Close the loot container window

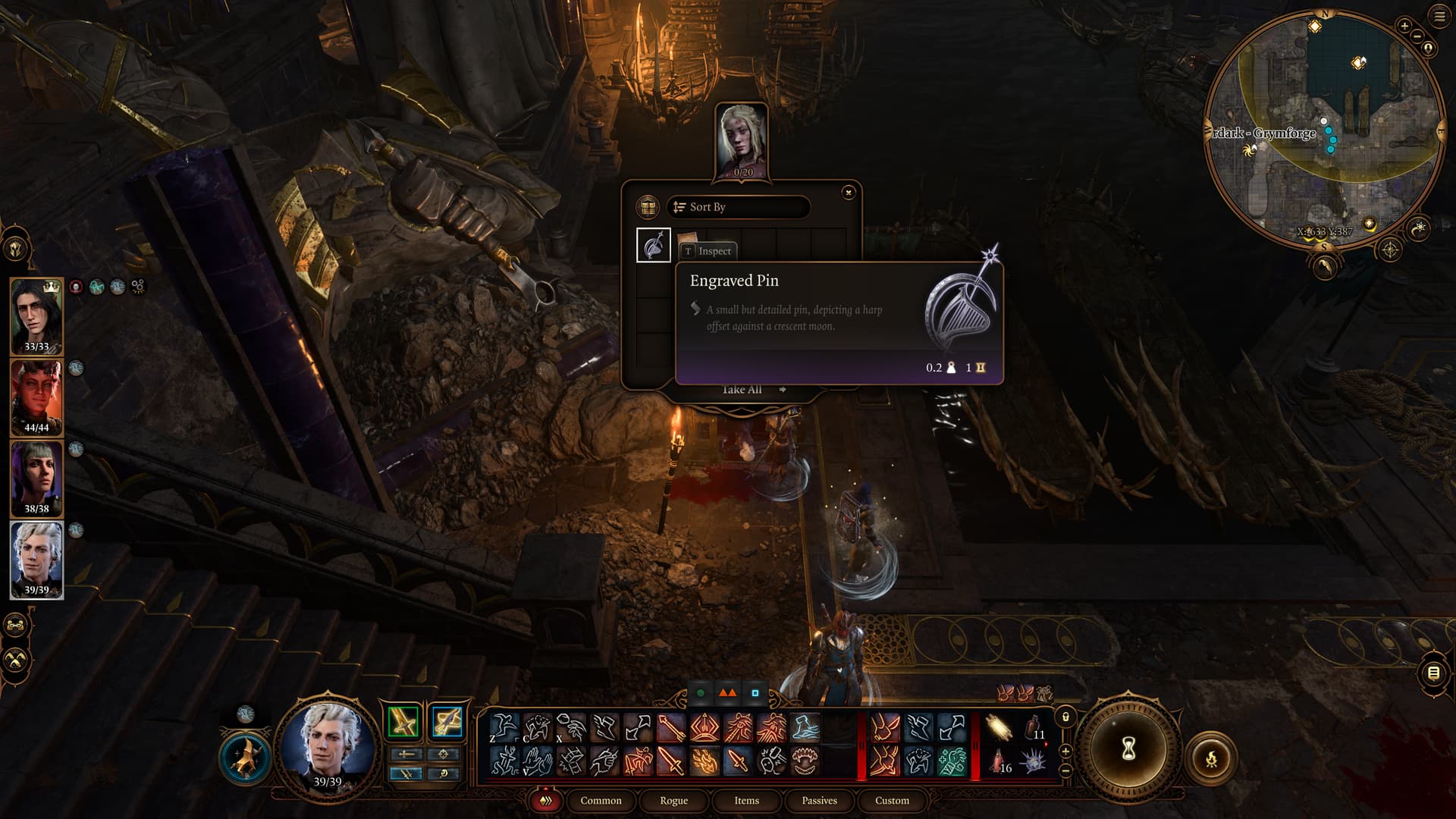pos(849,193)
